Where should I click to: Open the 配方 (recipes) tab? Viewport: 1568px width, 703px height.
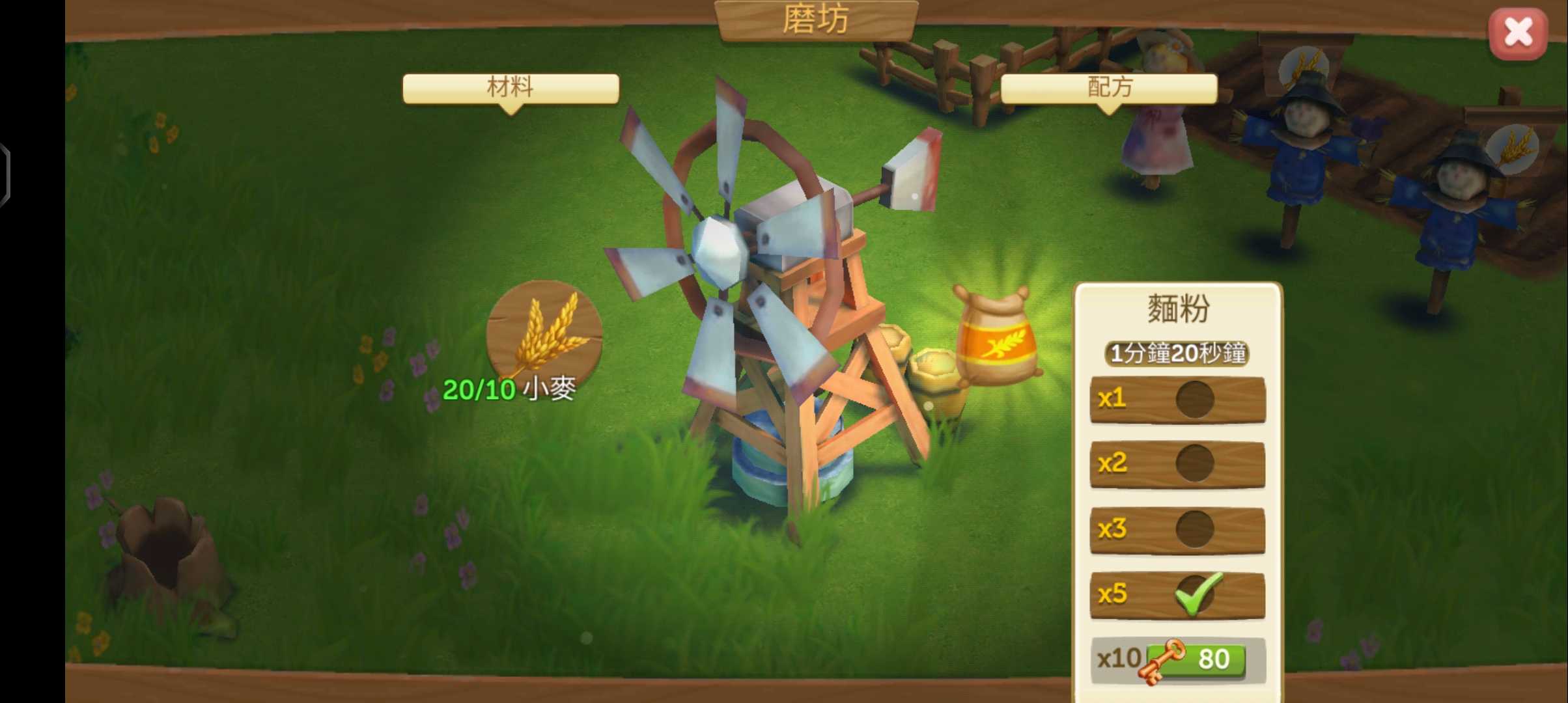point(1109,88)
